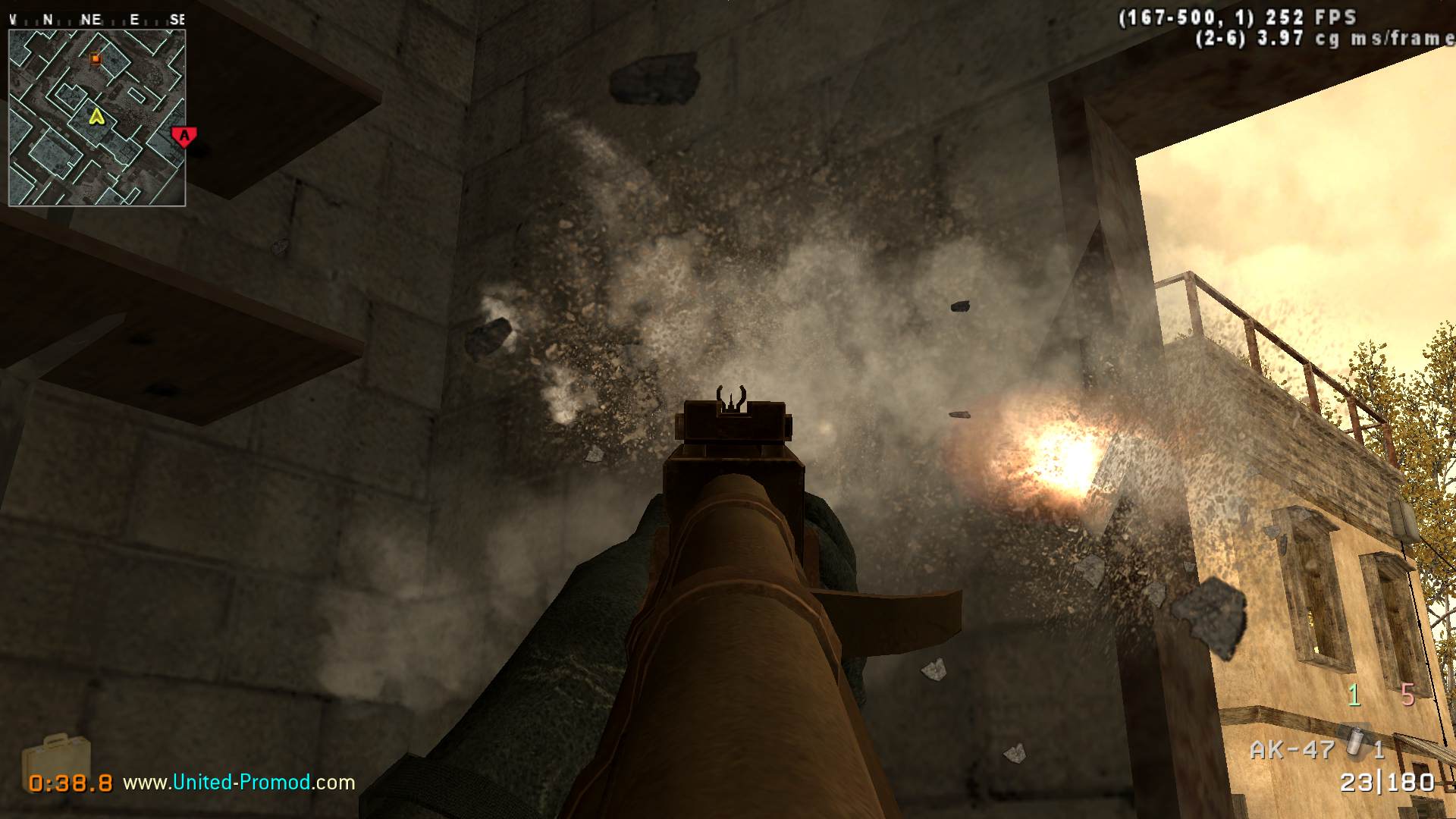
Task: Click the minimap in the corner
Action: click(x=97, y=118)
